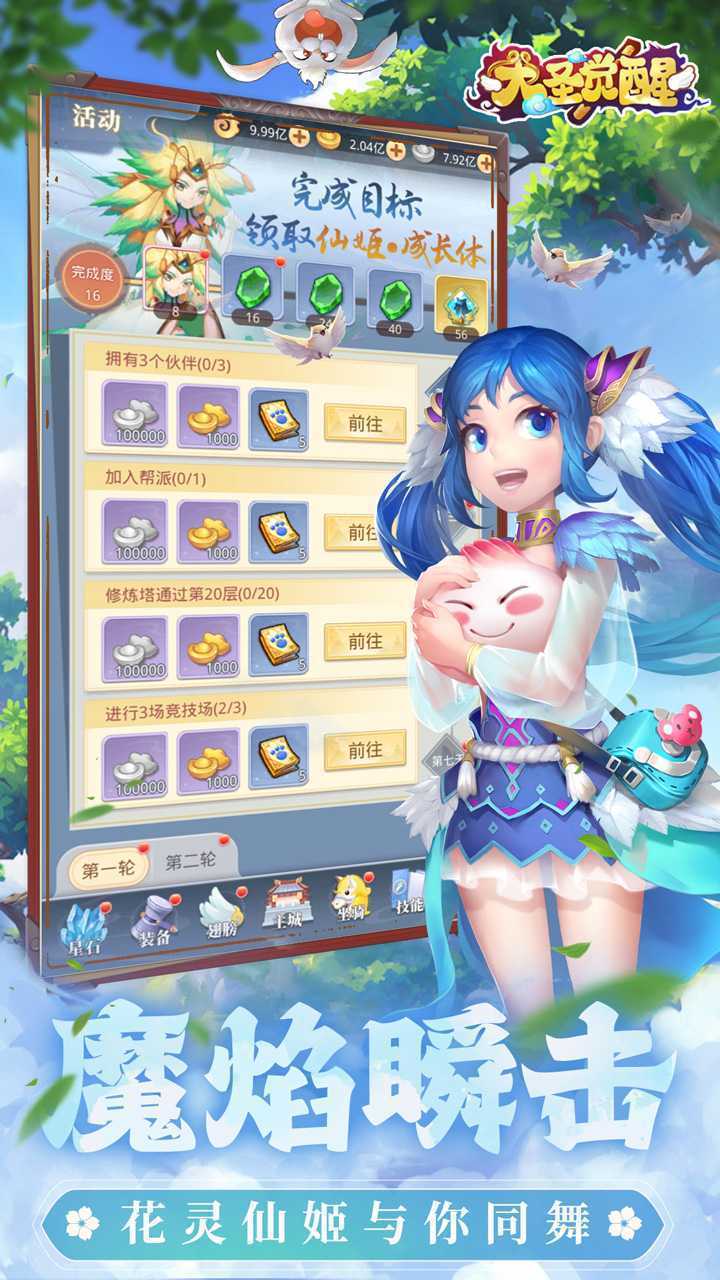Select 前往 on the 修炼塔通过第20层 task
The width and height of the screenshot is (720, 1280).
tap(364, 642)
